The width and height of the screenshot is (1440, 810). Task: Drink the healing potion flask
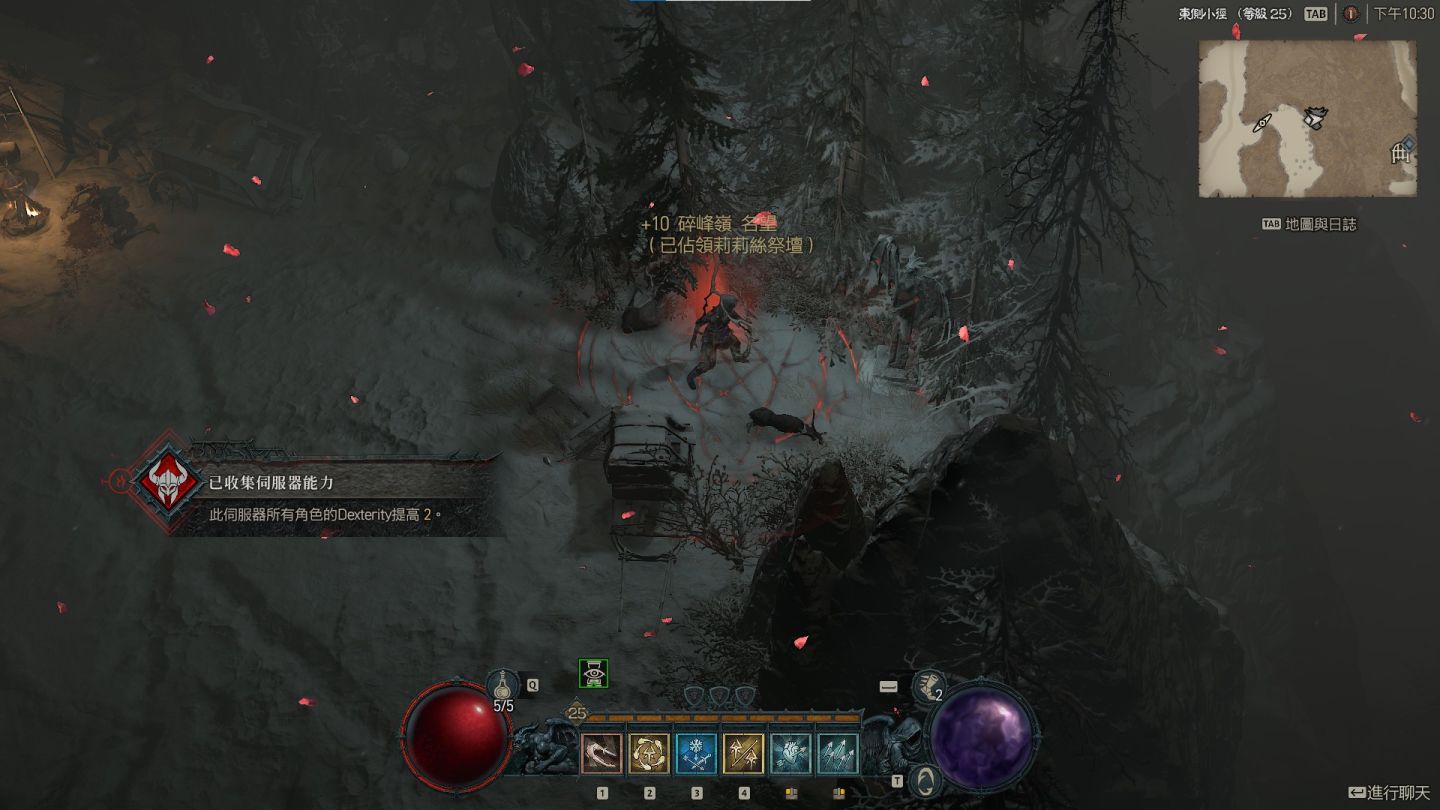[503, 686]
